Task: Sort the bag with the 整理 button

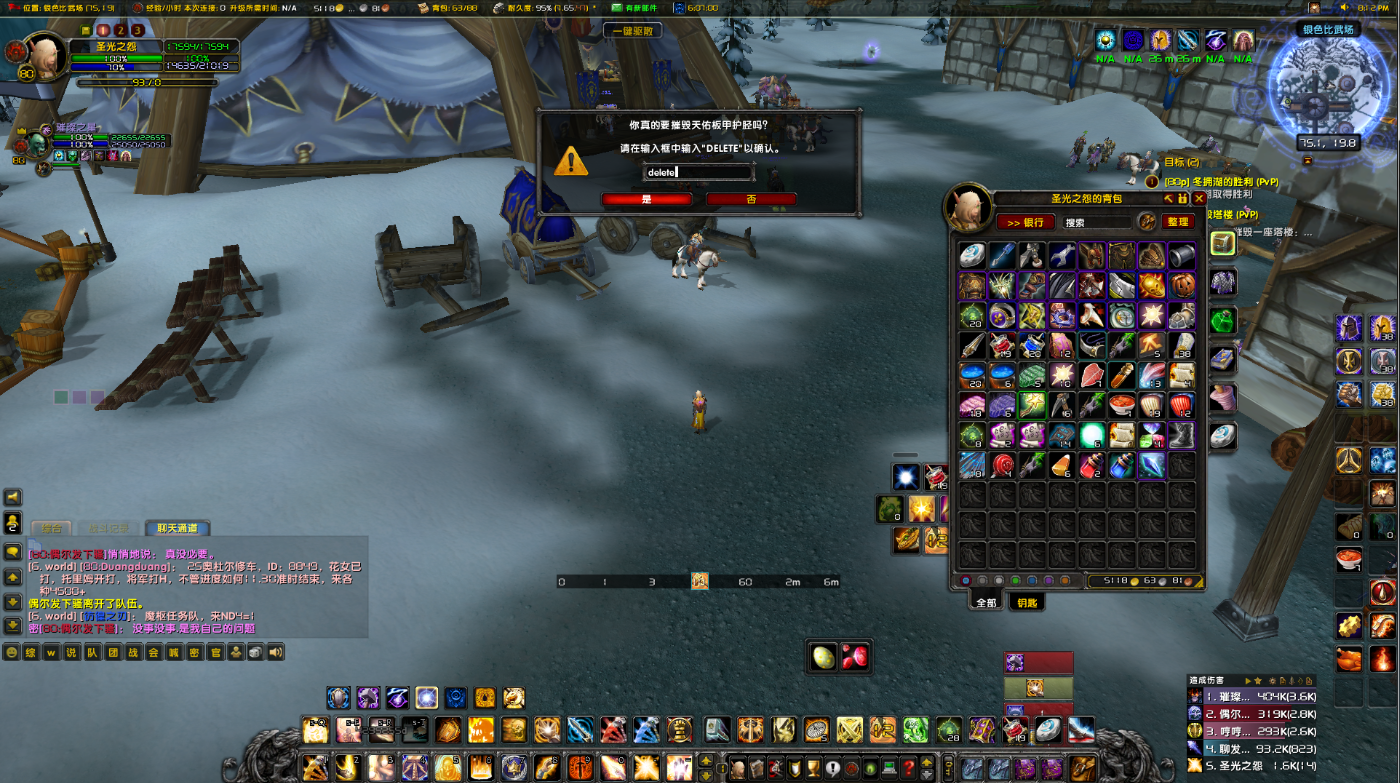Action: [x=1178, y=222]
